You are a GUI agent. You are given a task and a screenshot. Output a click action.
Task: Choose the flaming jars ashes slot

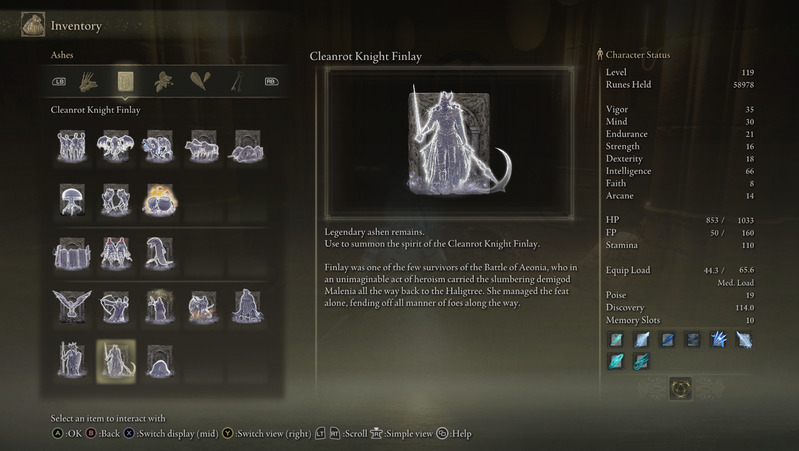coord(159,199)
